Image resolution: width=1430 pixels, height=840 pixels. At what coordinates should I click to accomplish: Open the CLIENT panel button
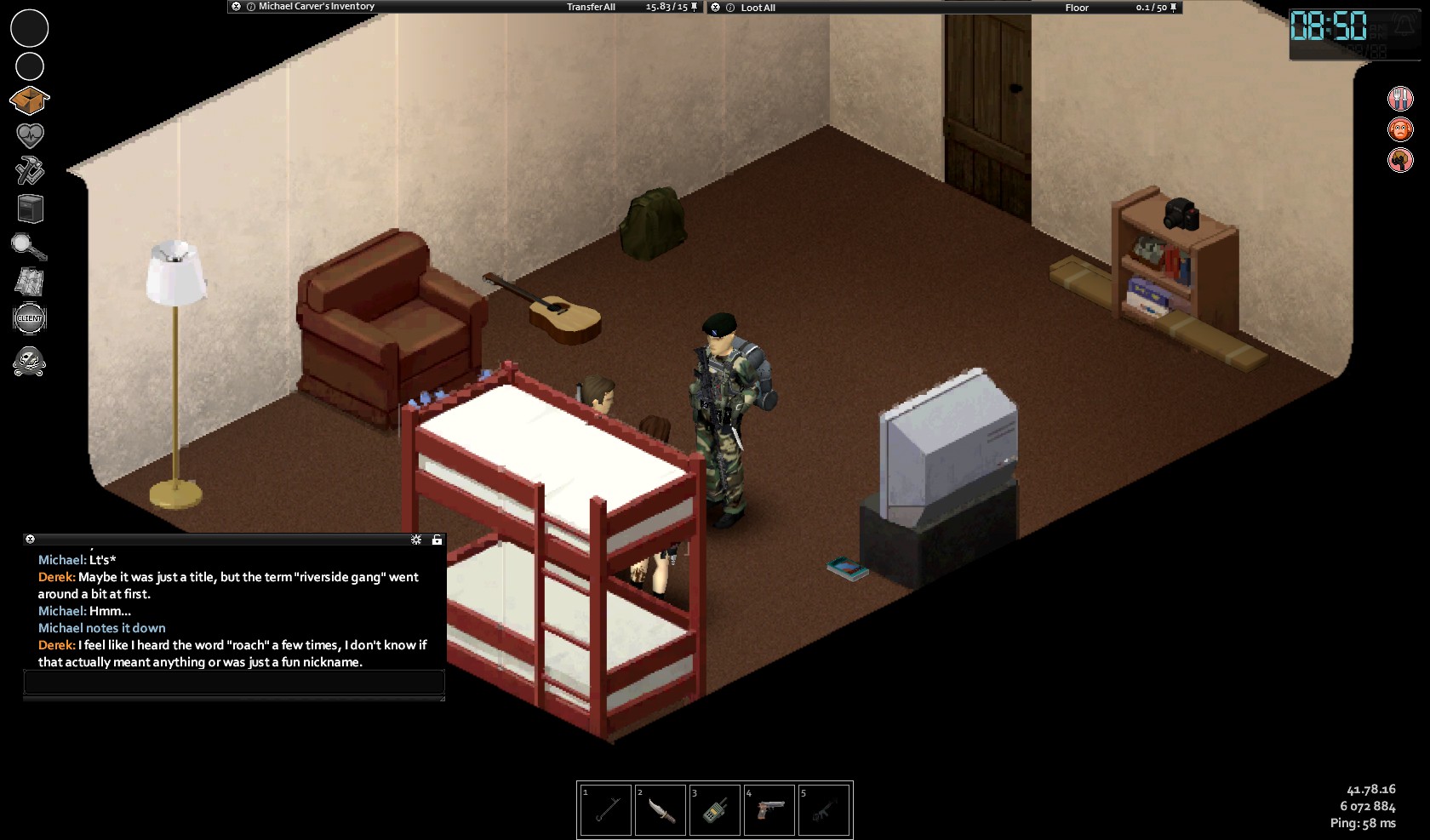pos(30,318)
